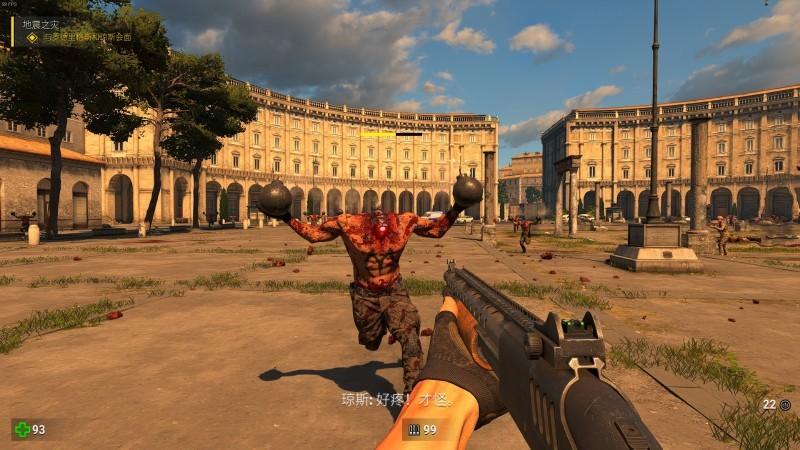The image size is (800, 450).
Task: Click the yellow diamond objective marker
Action: (x=32, y=37)
